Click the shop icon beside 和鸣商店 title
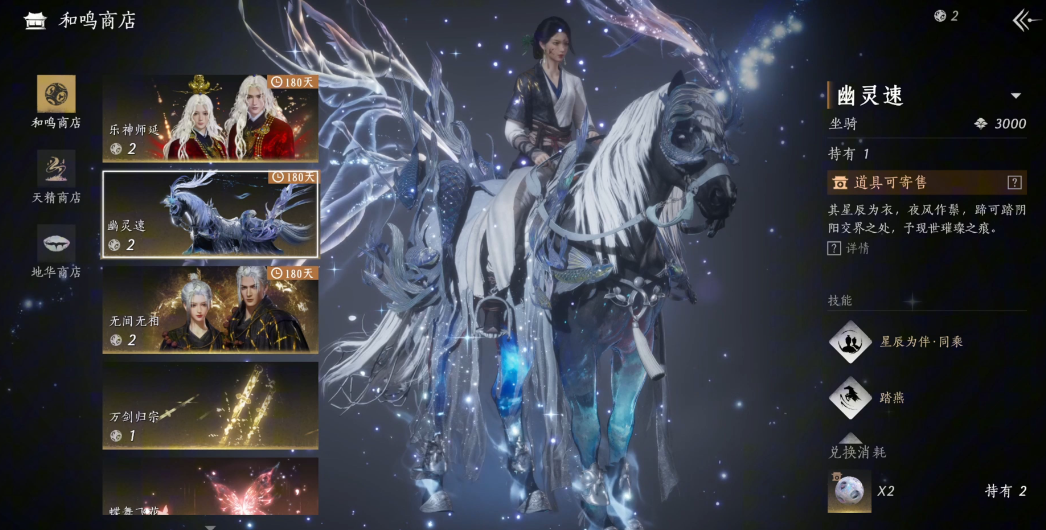 [x=35, y=20]
